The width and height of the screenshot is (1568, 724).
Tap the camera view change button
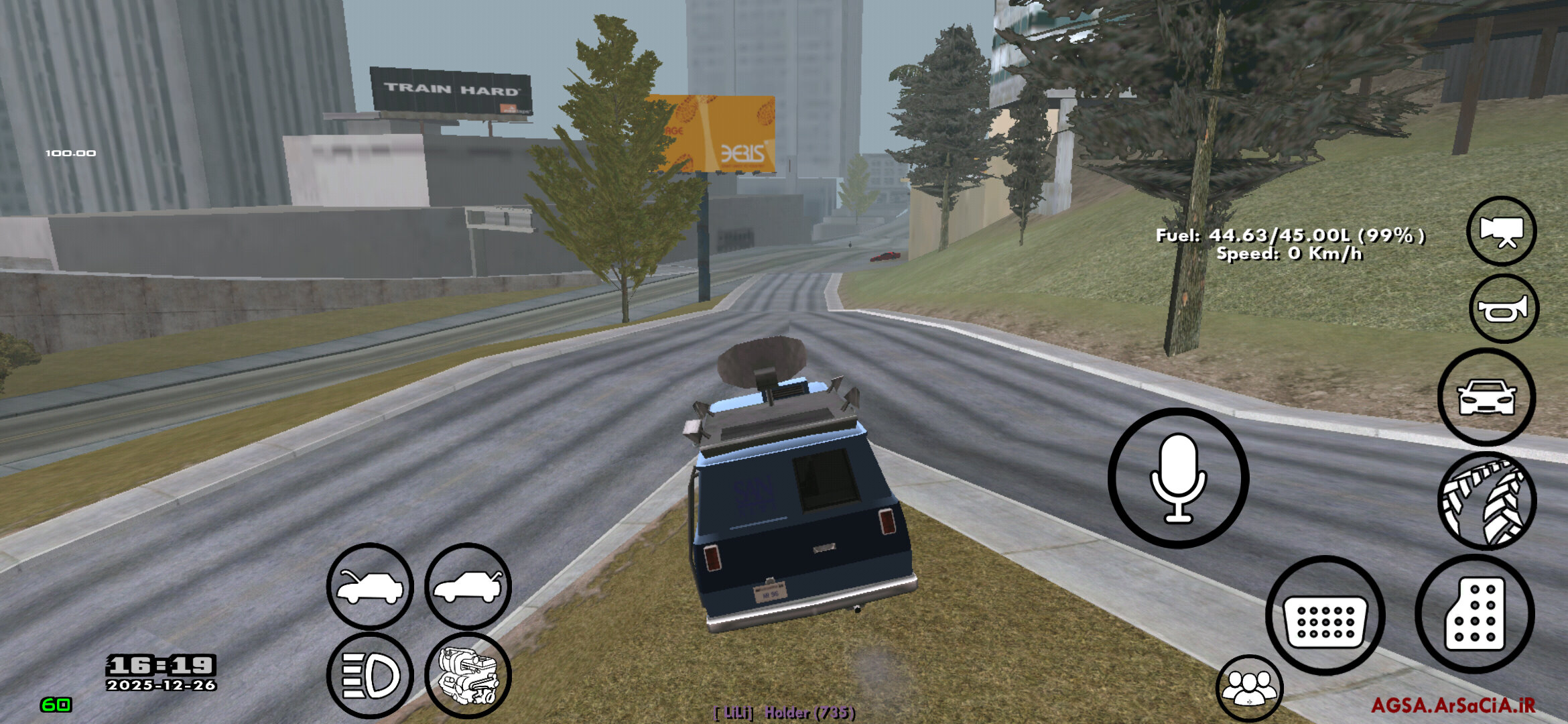pyautogui.click(x=1501, y=231)
